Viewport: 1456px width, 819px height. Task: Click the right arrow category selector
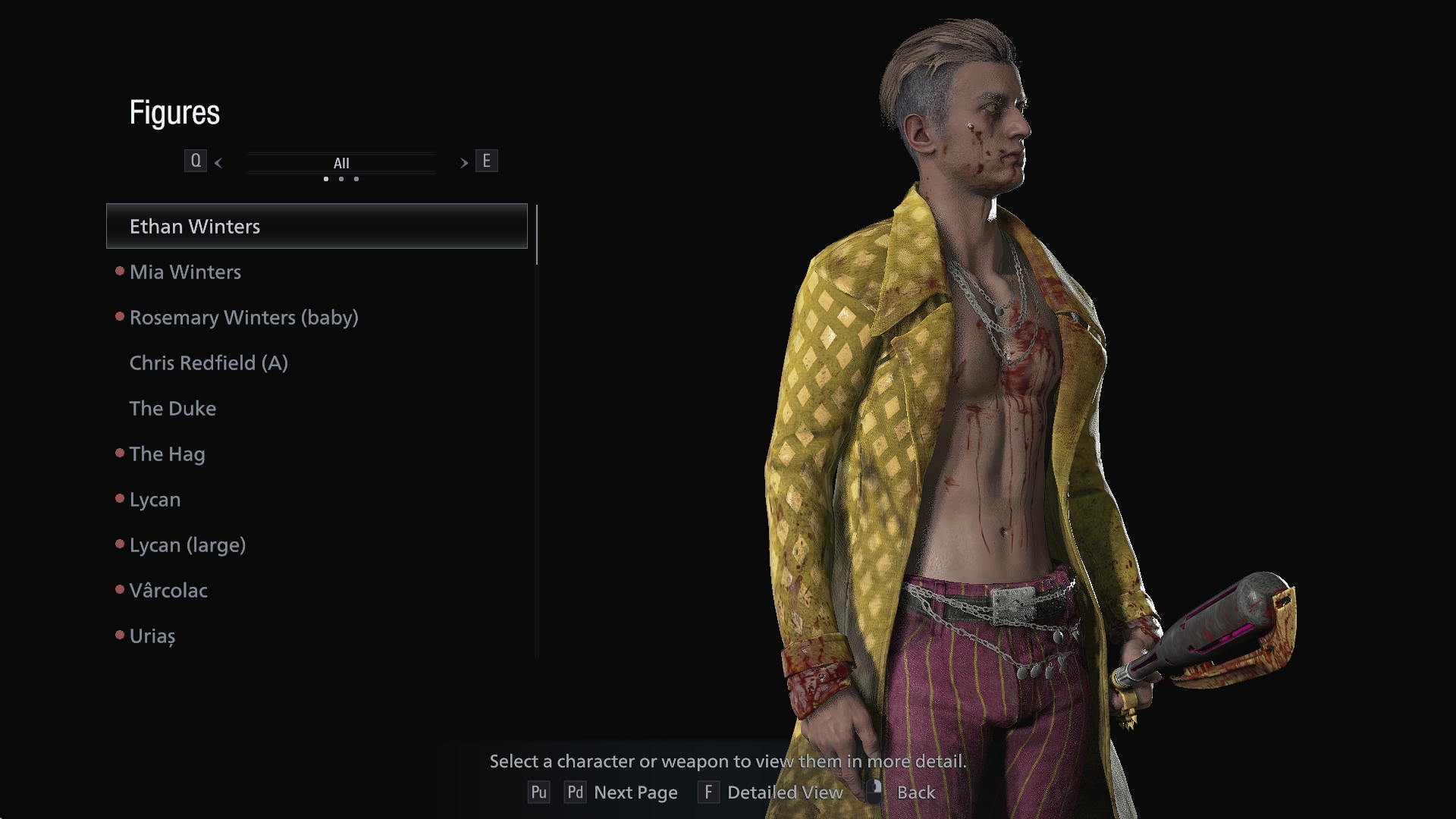point(463,162)
